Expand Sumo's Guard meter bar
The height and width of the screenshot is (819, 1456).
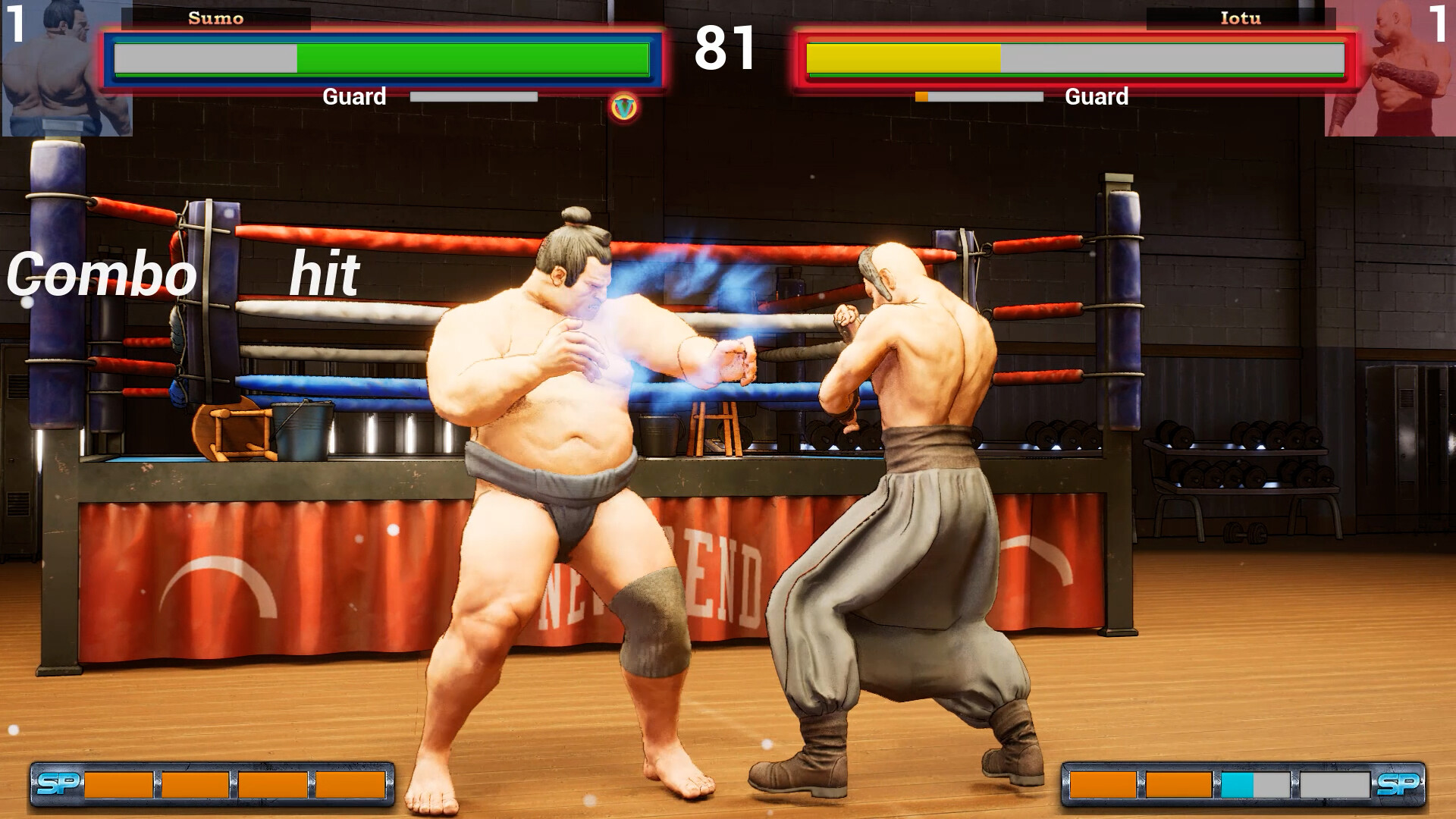point(472,96)
